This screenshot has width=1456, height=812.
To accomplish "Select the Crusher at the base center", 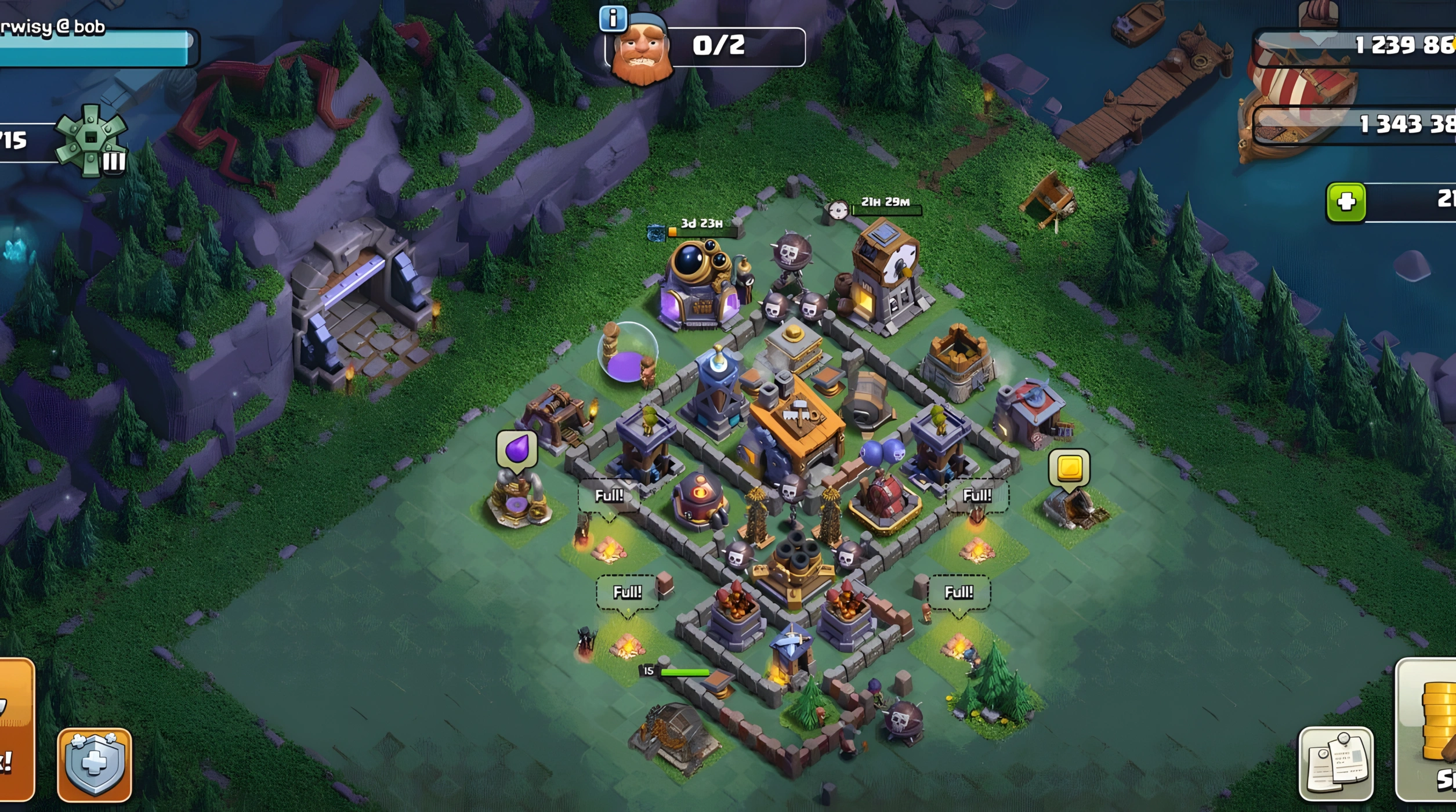I will 870,406.
